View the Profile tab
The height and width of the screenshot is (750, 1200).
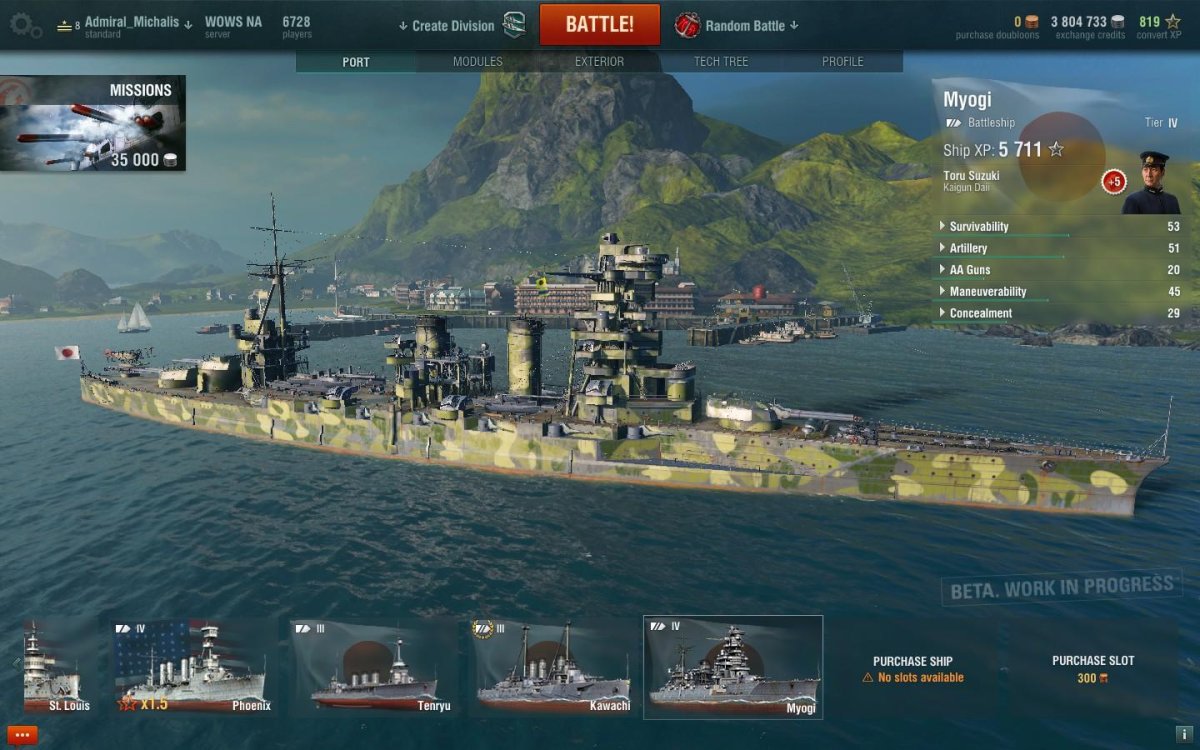[x=842, y=62]
